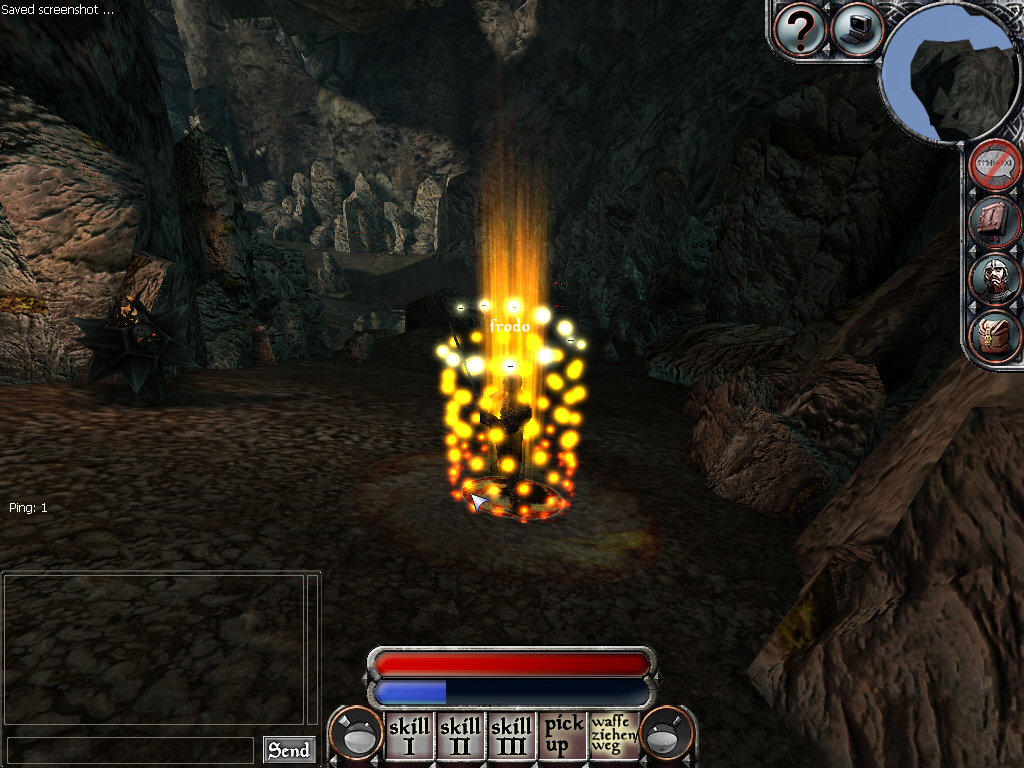Show the bearded warrior character sheet
The image size is (1024, 768).
[995, 280]
